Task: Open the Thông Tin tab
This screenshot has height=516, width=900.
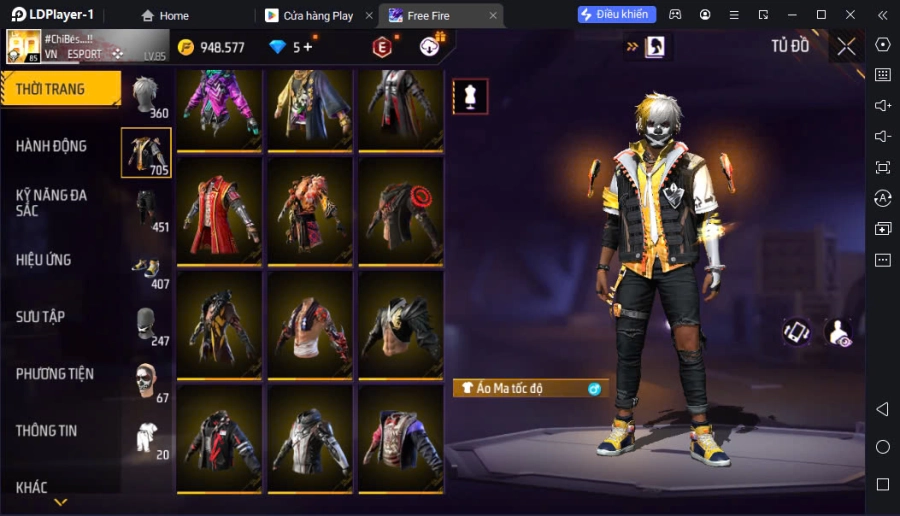Action: (x=47, y=431)
